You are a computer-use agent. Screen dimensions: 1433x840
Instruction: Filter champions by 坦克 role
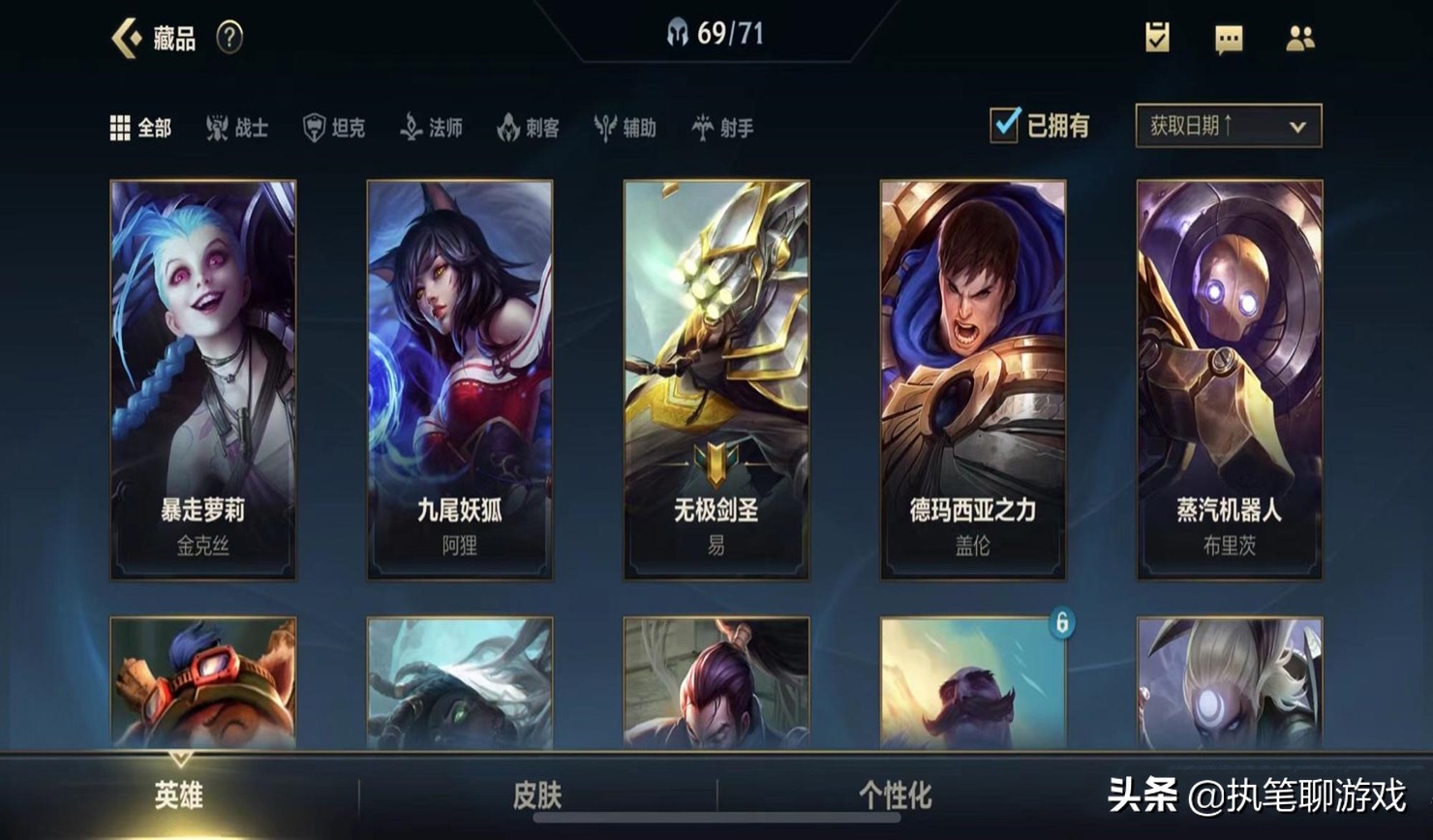[335, 128]
